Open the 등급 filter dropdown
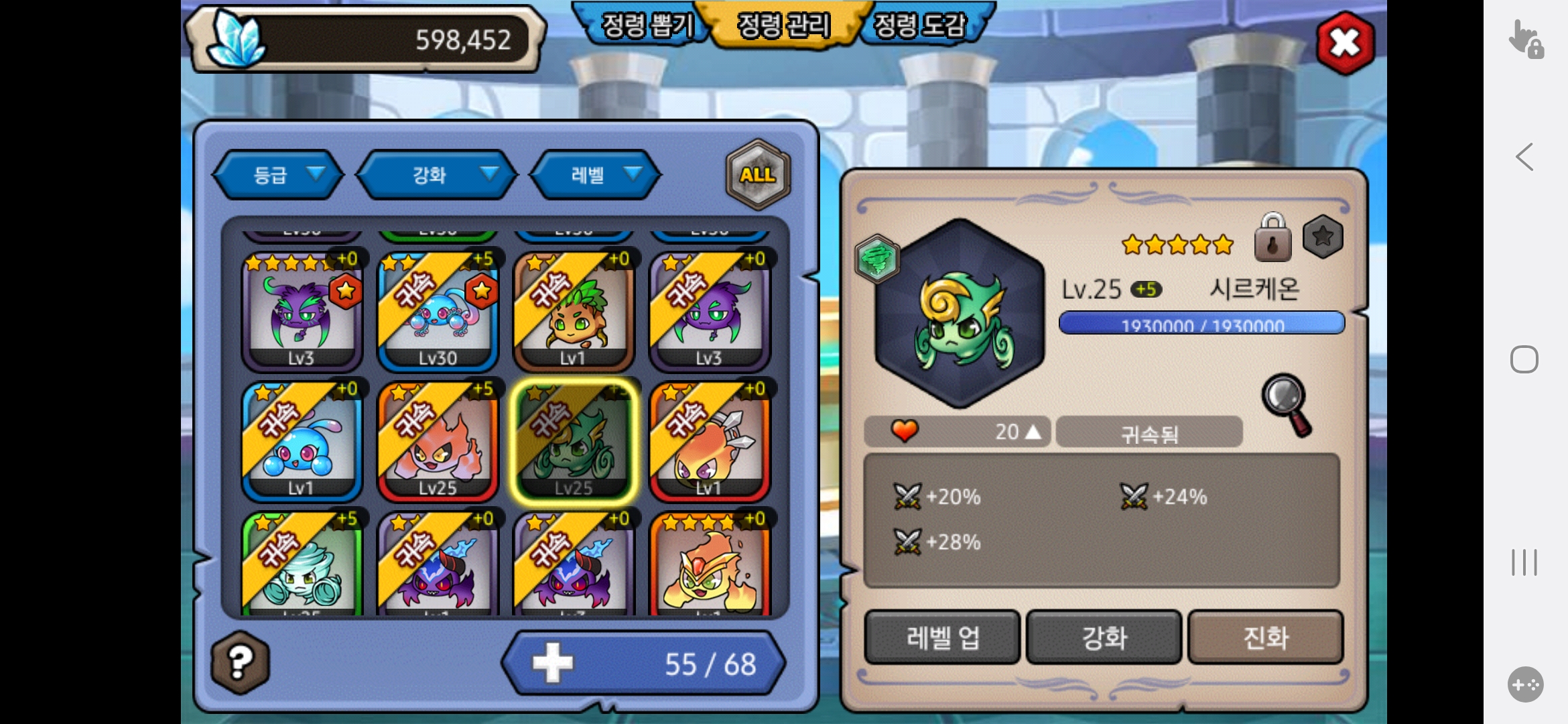Image resolution: width=1568 pixels, height=724 pixels. click(x=279, y=175)
